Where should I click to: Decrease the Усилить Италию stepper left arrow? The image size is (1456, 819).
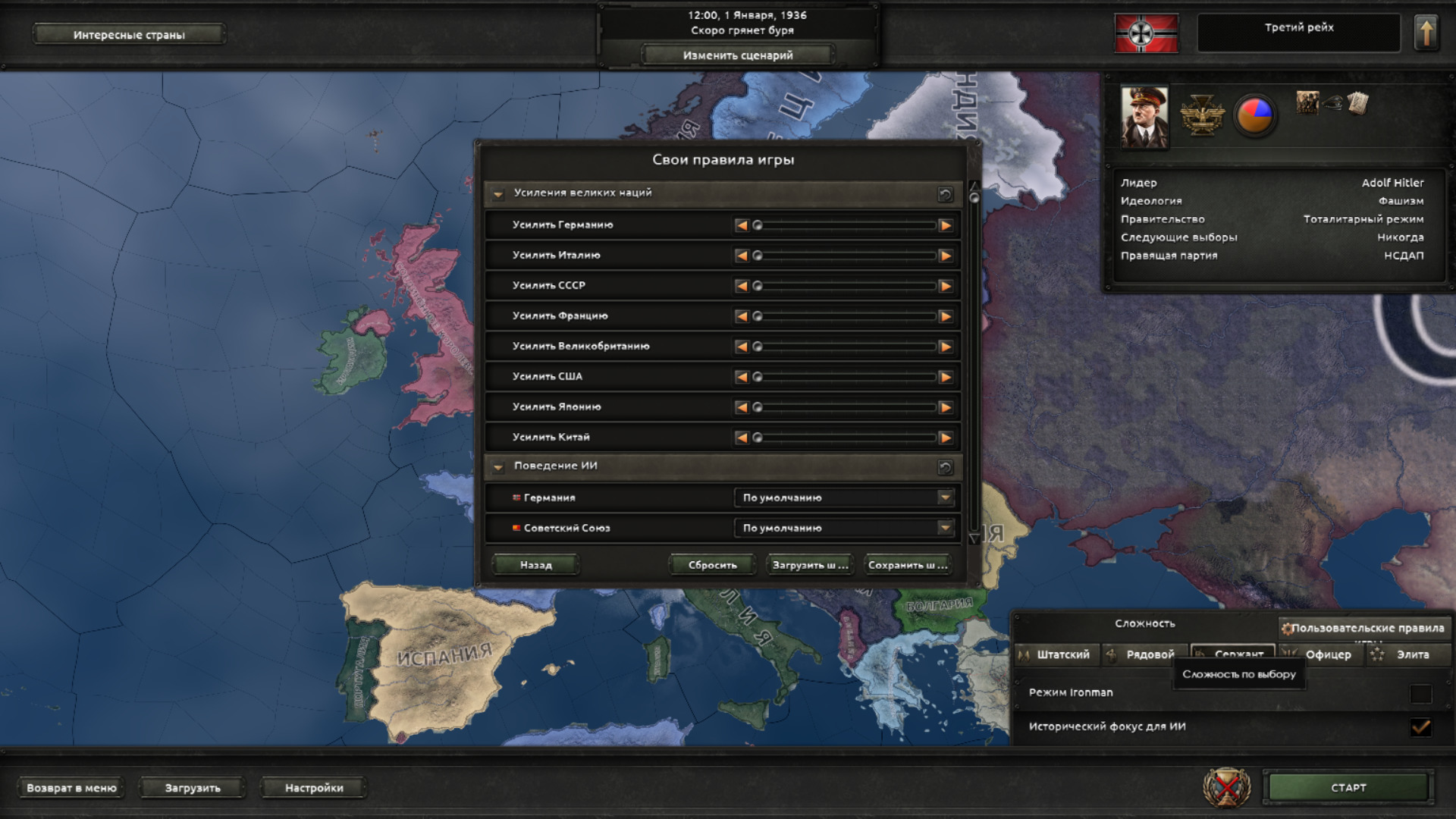click(x=742, y=256)
